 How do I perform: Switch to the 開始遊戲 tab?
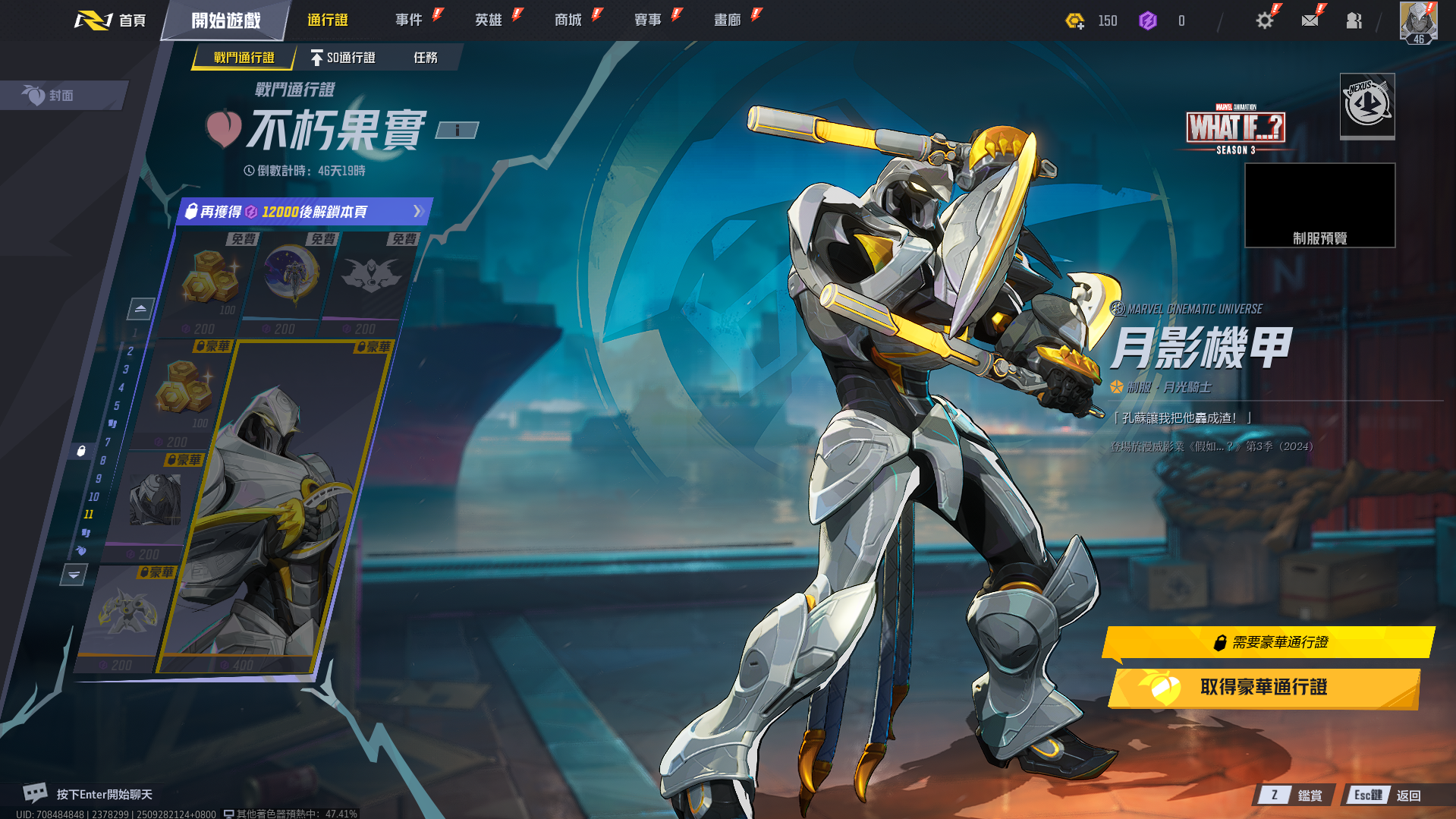click(x=225, y=20)
